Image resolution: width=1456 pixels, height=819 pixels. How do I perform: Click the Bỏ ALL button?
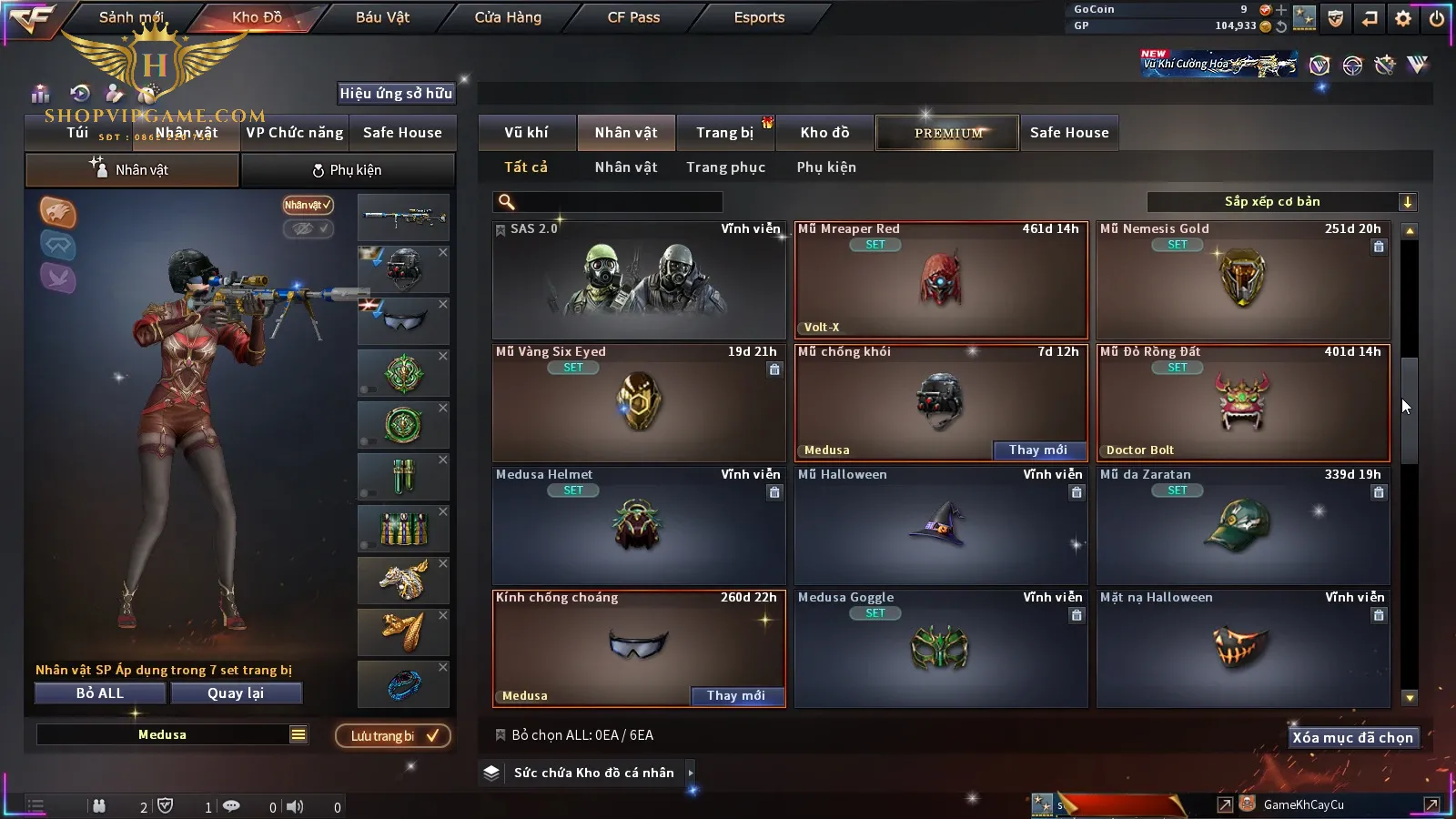pos(100,693)
